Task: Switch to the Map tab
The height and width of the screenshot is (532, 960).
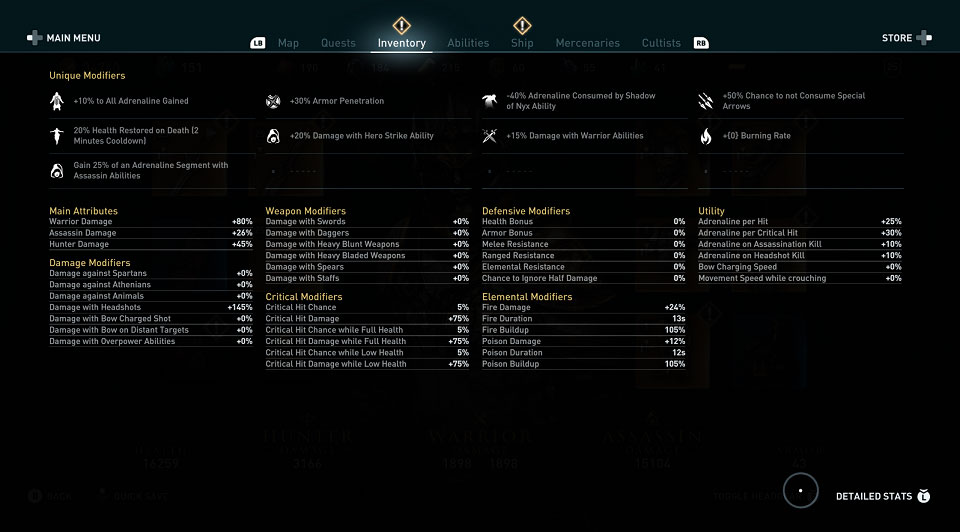Action: pos(288,43)
